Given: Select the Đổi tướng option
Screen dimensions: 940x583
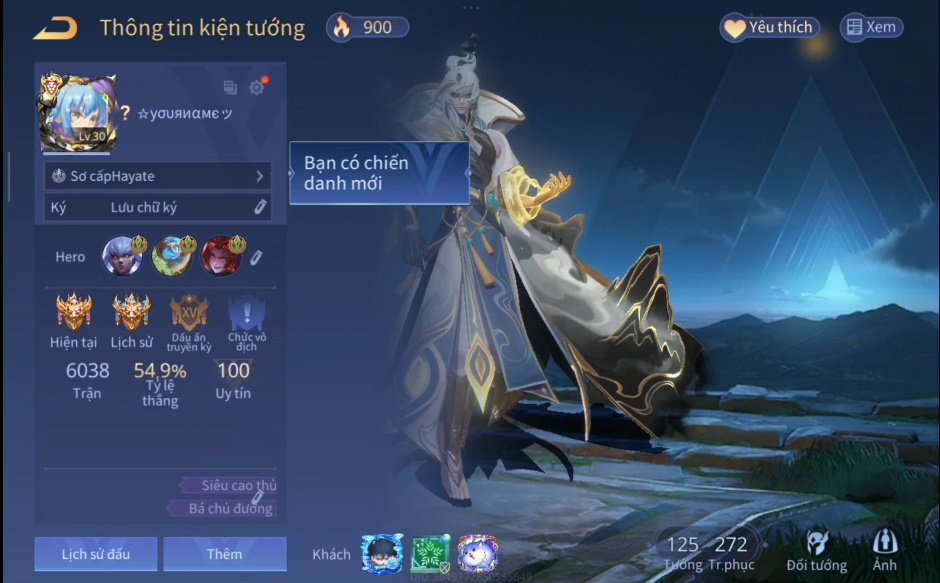Looking at the screenshot, I should [816, 551].
